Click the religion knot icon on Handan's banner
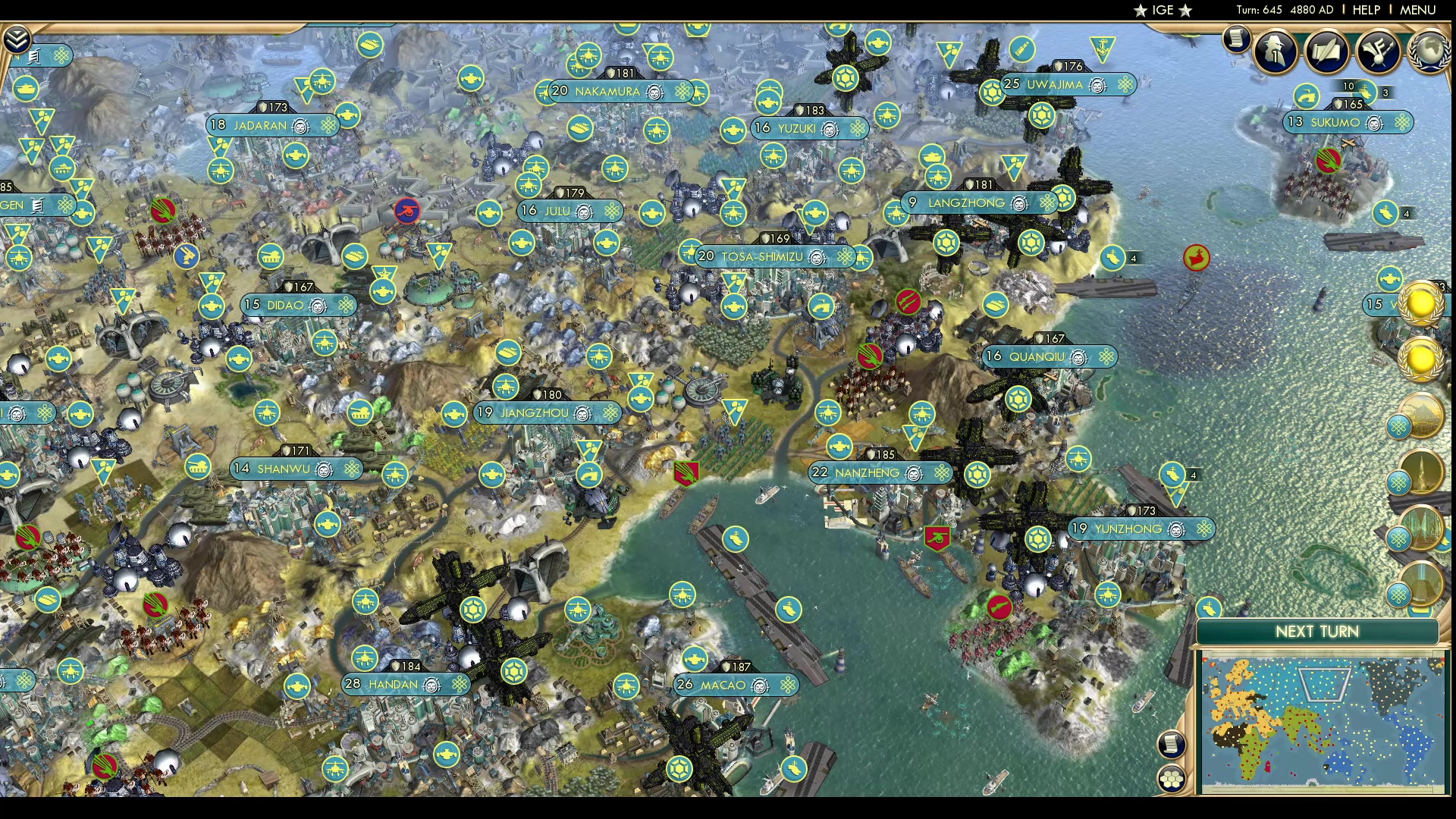 460,684
